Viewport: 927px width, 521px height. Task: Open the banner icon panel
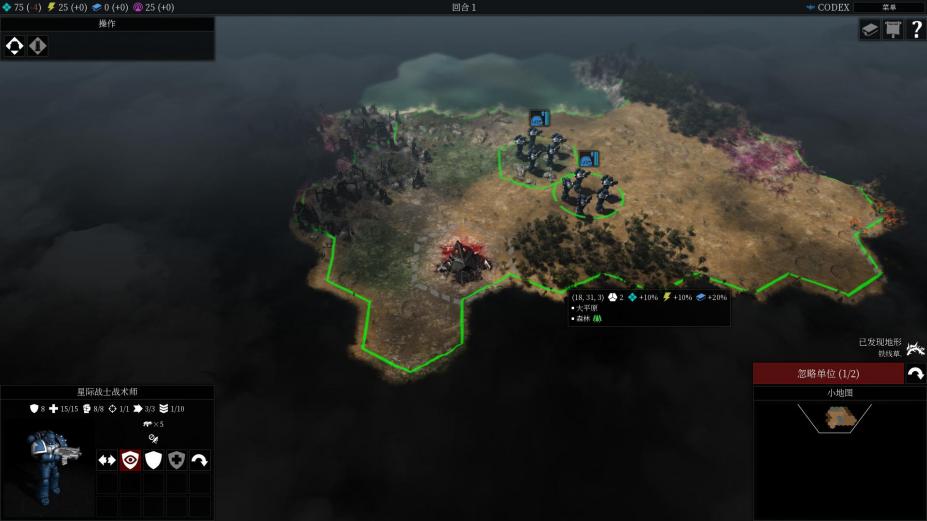tap(893, 30)
